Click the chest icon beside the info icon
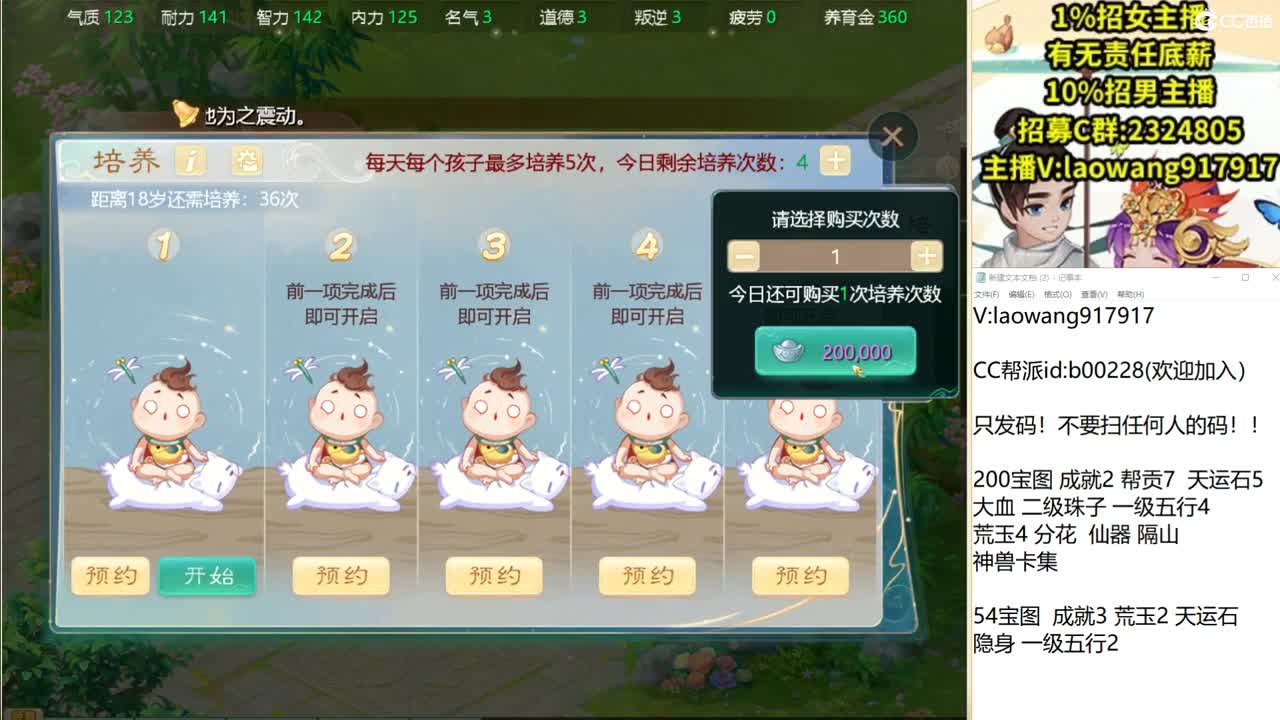This screenshot has width=1280, height=720. 246,160
